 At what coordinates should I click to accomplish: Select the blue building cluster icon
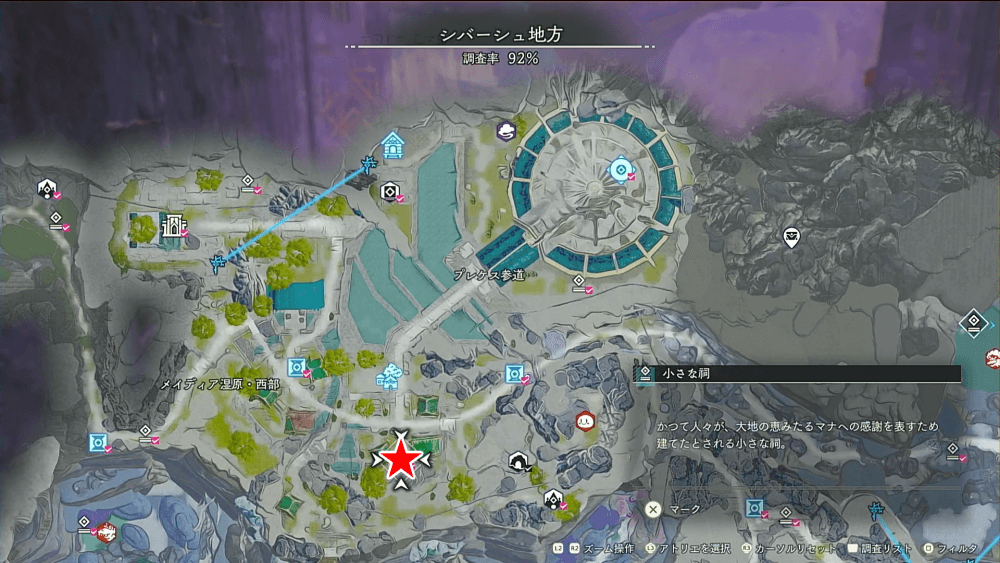[x=388, y=376]
